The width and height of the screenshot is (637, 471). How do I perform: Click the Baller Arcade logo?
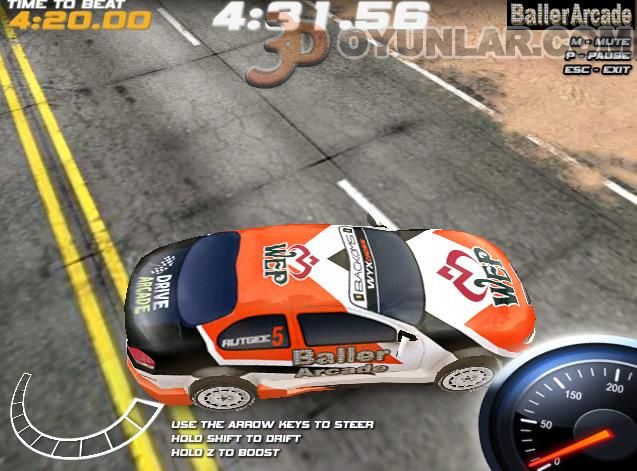571,15
